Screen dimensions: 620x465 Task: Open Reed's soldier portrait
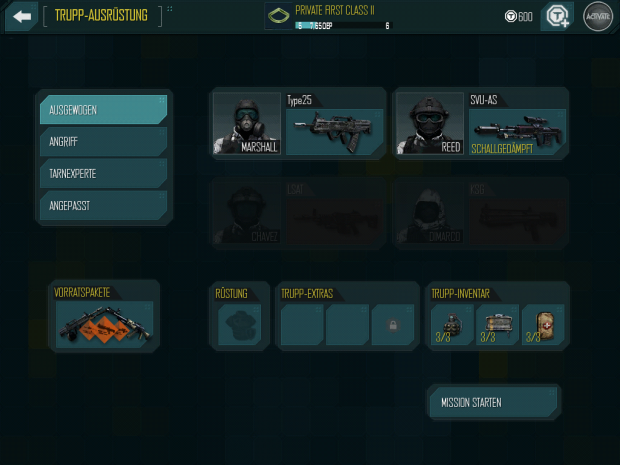point(428,124)
